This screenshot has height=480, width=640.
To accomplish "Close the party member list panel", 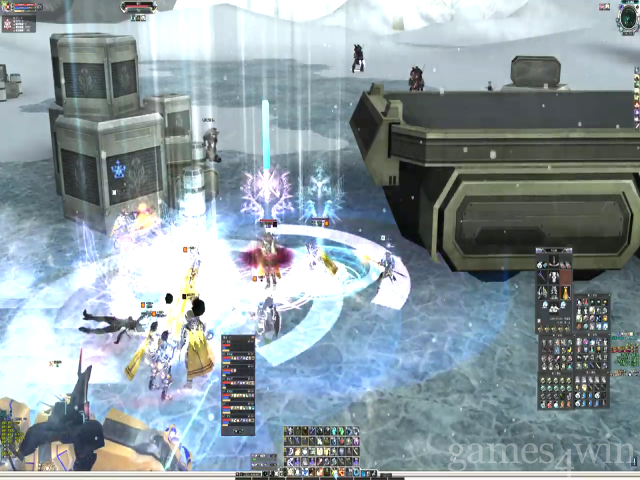I will tap(254, 338).
